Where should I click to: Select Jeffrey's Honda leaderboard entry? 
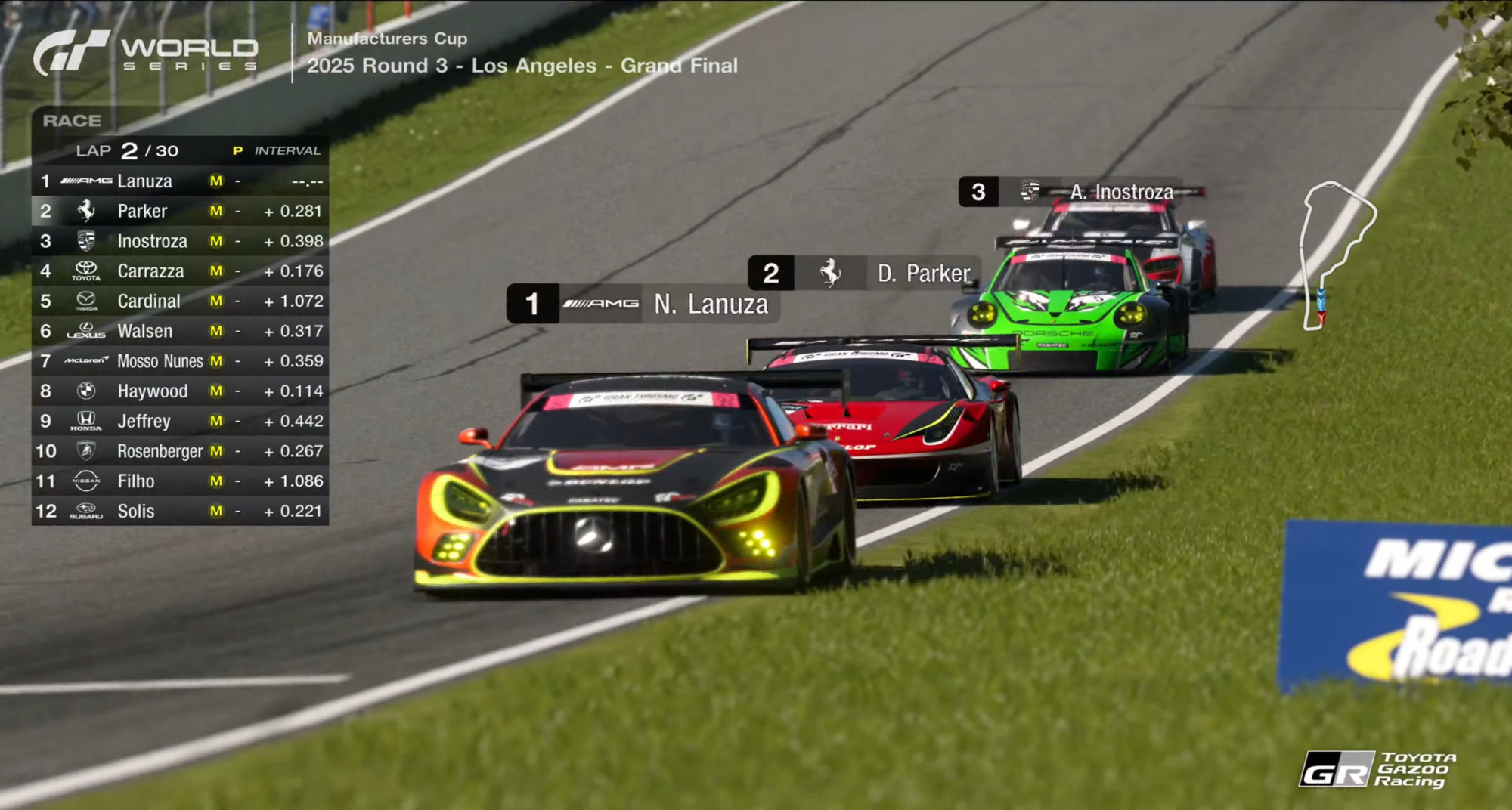[x=180, y=421]
